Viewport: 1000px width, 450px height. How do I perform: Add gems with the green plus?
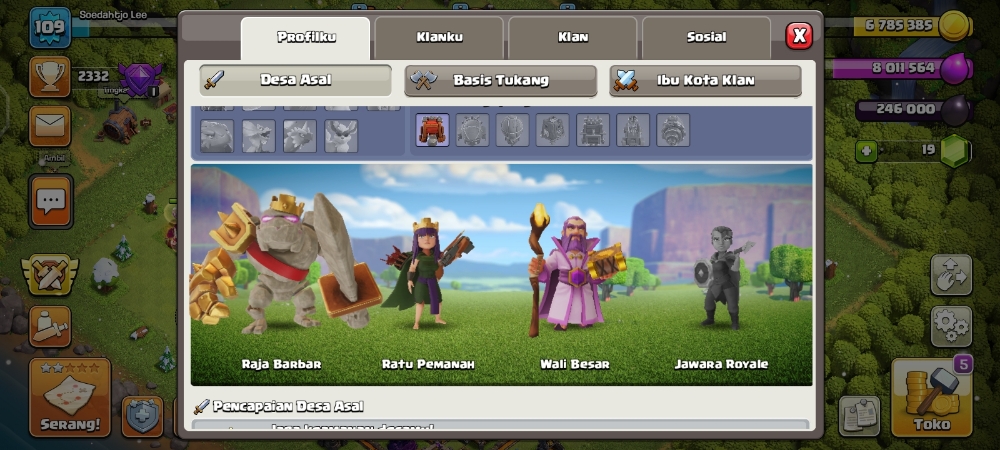[866, 150]
